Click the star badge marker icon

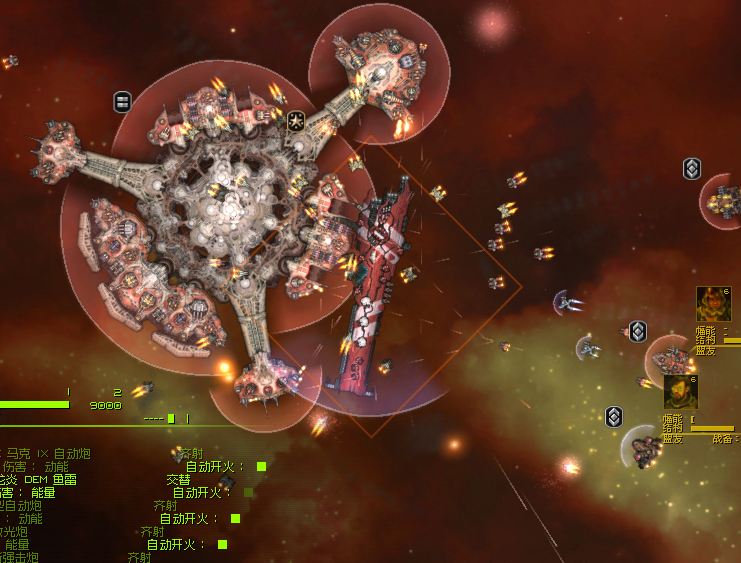[296, 121]
